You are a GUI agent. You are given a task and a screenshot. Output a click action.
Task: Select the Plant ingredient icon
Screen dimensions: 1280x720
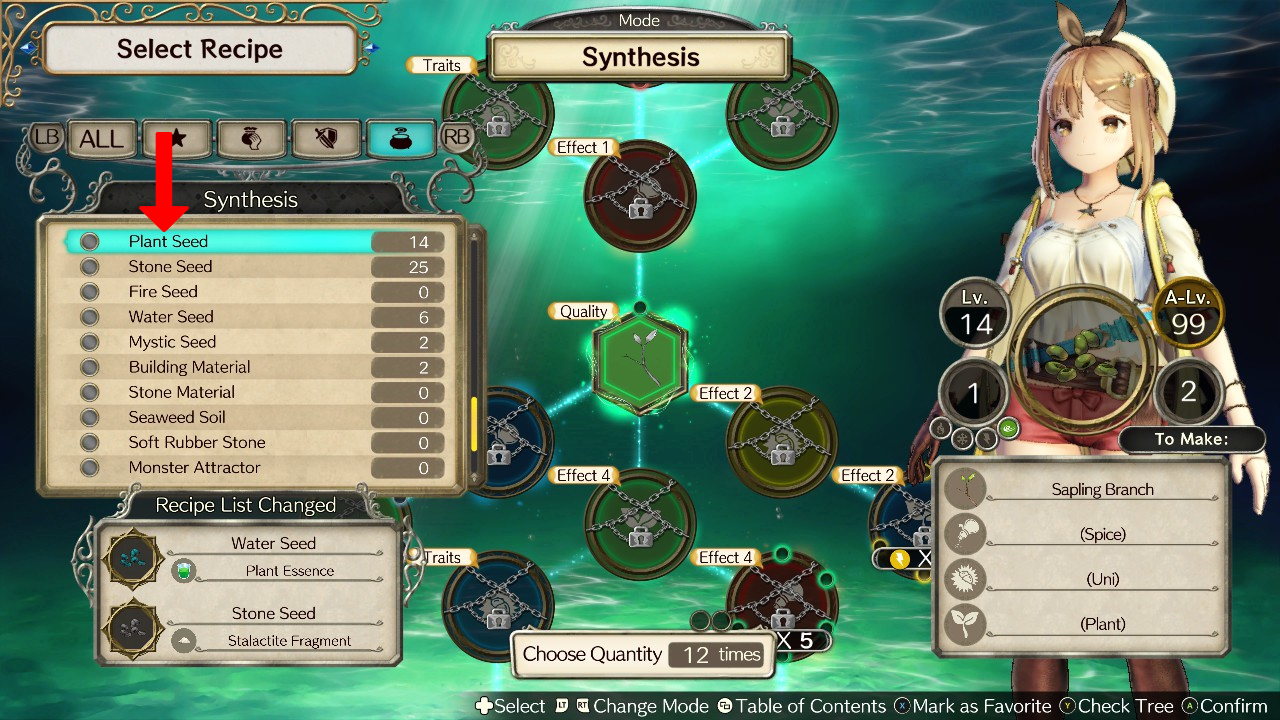click(x=964, y=624)
